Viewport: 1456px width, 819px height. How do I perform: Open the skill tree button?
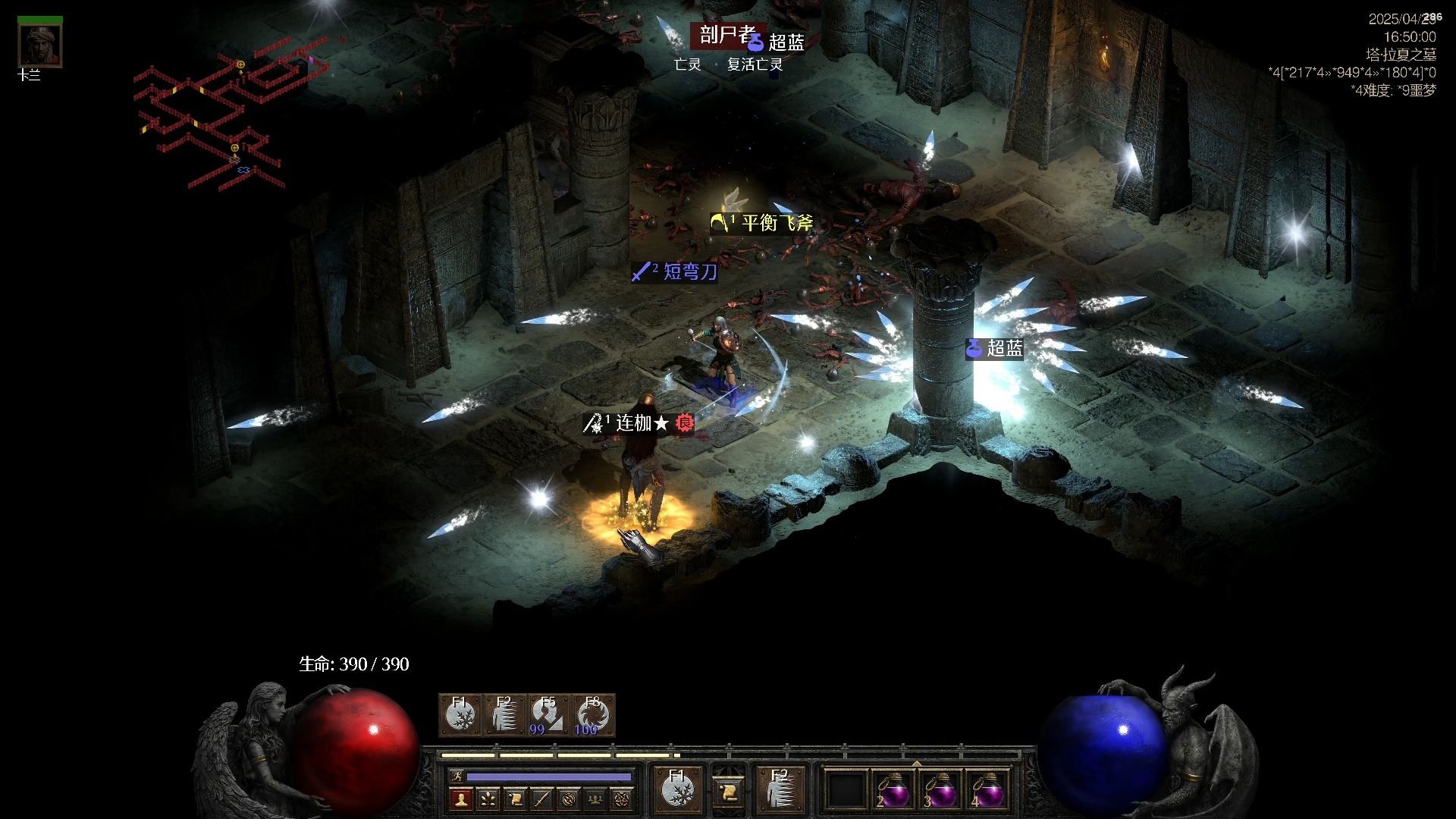coord(488,799)
